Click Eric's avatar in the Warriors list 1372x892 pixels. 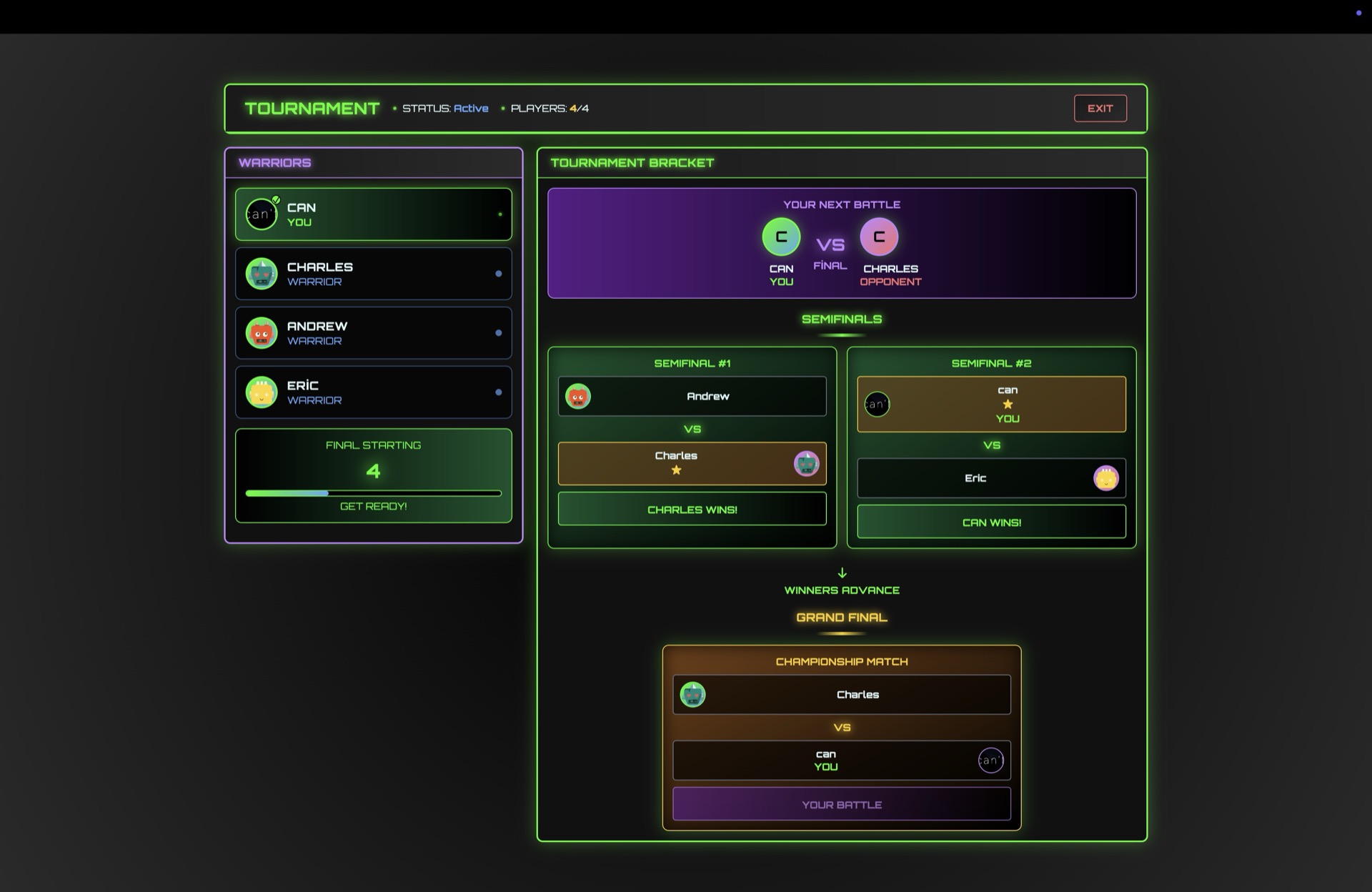click(262, 392)
